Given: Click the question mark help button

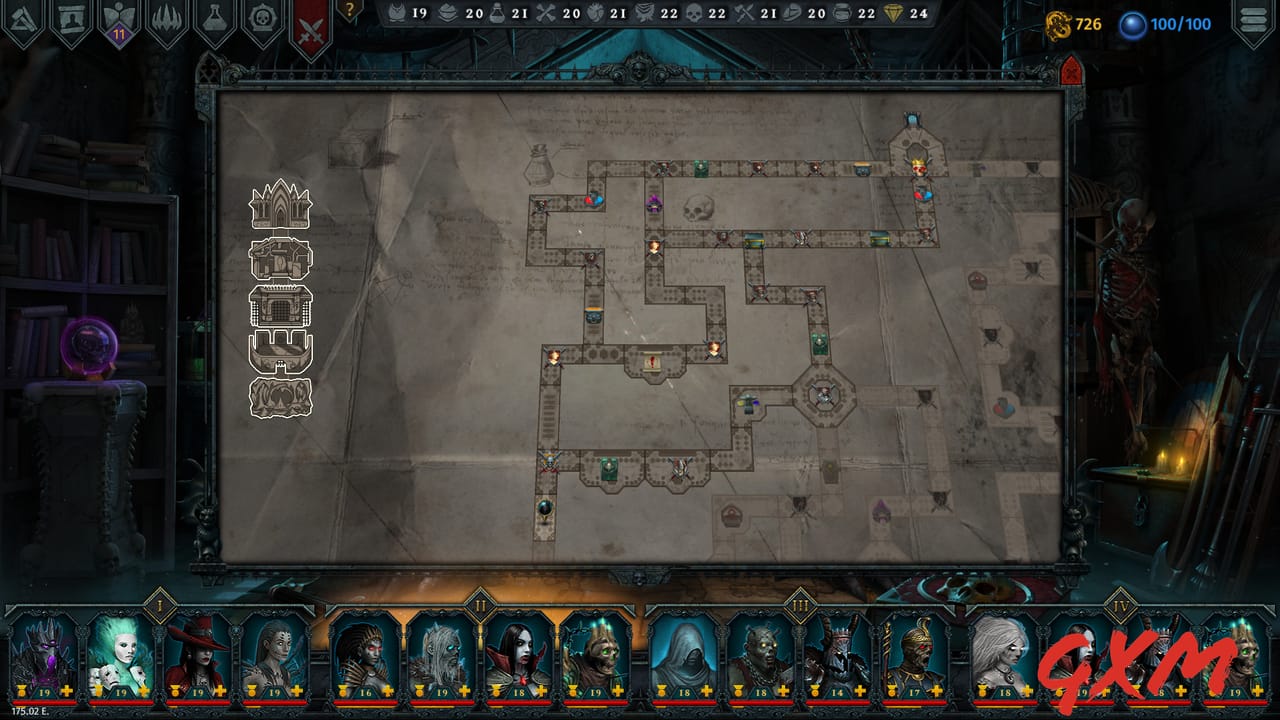Looking at the screenshot, I should click(352, 10).
